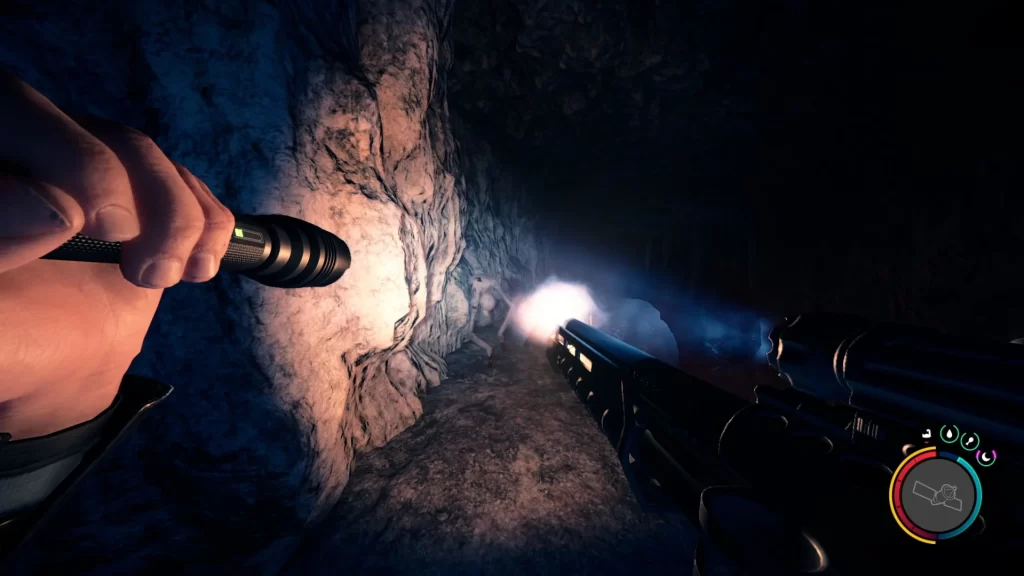Select the crescent moon rest icon
Viewport: 1024px width, 576px height.
[x=985, y=457]
